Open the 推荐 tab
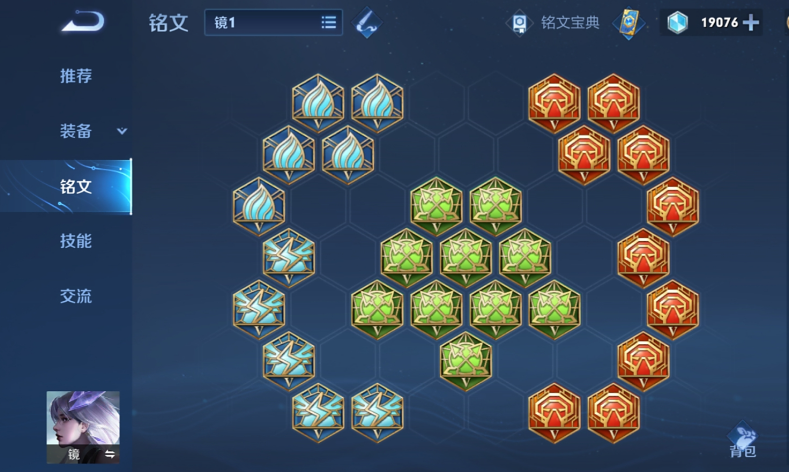The height and width of the screenshot is (472, 789). click(x=76, y=76)
